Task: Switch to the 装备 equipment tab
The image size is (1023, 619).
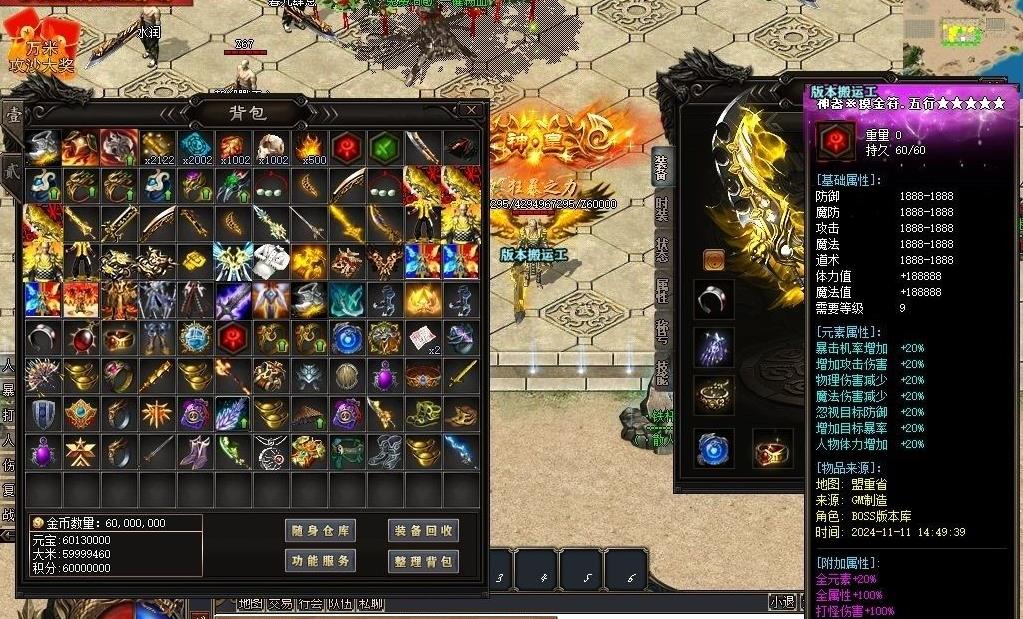Action: tap(661, 167)
